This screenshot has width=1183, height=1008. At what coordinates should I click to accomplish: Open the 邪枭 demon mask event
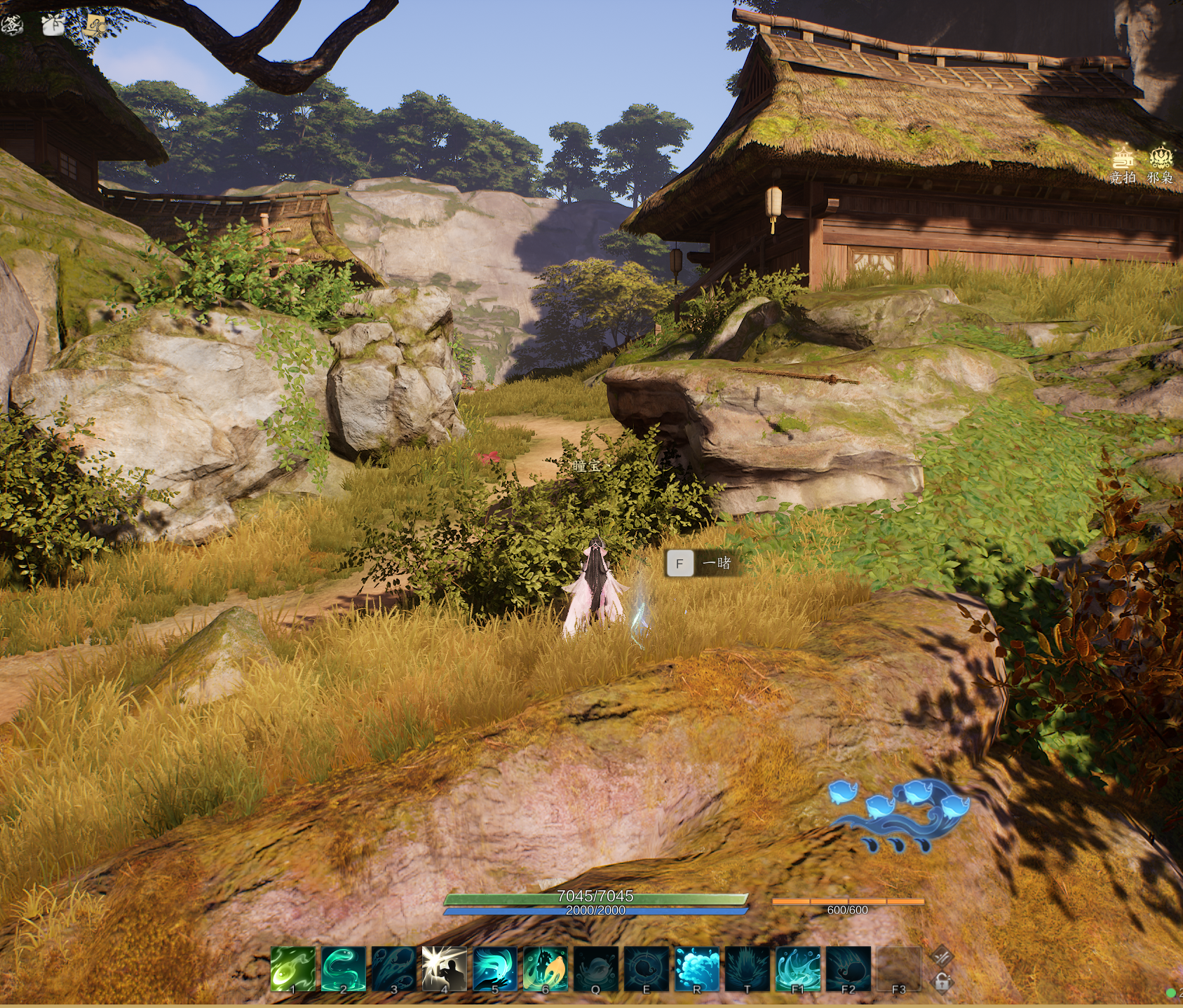click(1161, 165)
